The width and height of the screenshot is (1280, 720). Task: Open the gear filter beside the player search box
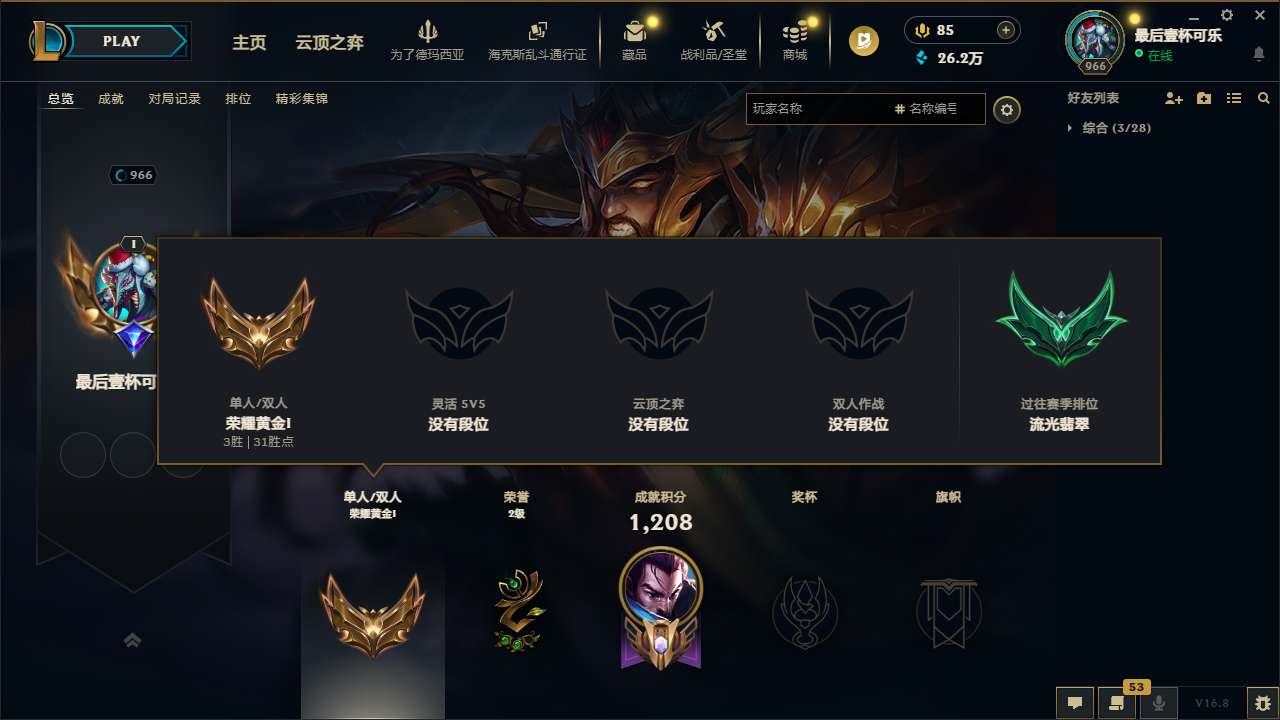tap(1007, 110)
